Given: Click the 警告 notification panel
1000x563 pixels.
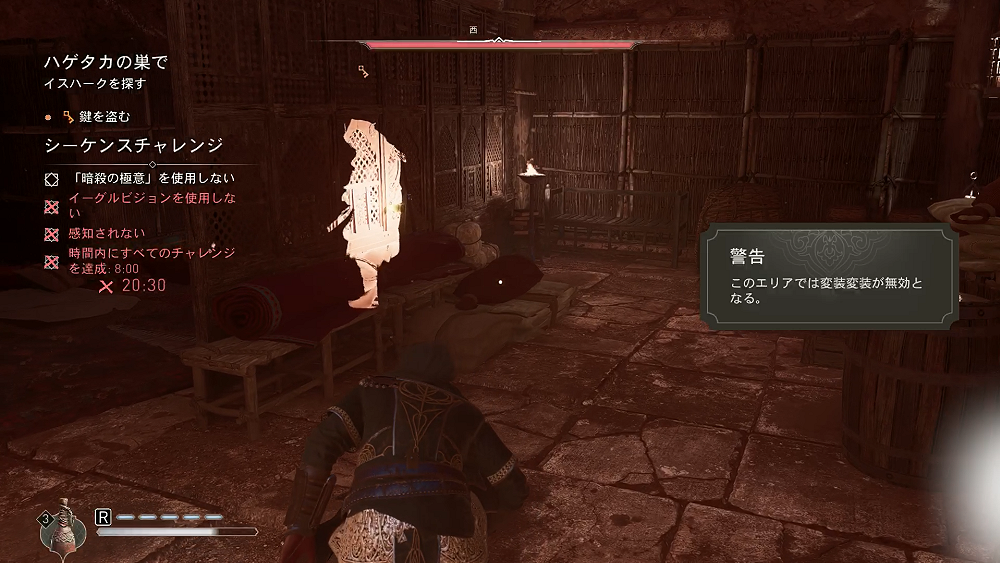Looking at the screenshot, I should (827, 278).
